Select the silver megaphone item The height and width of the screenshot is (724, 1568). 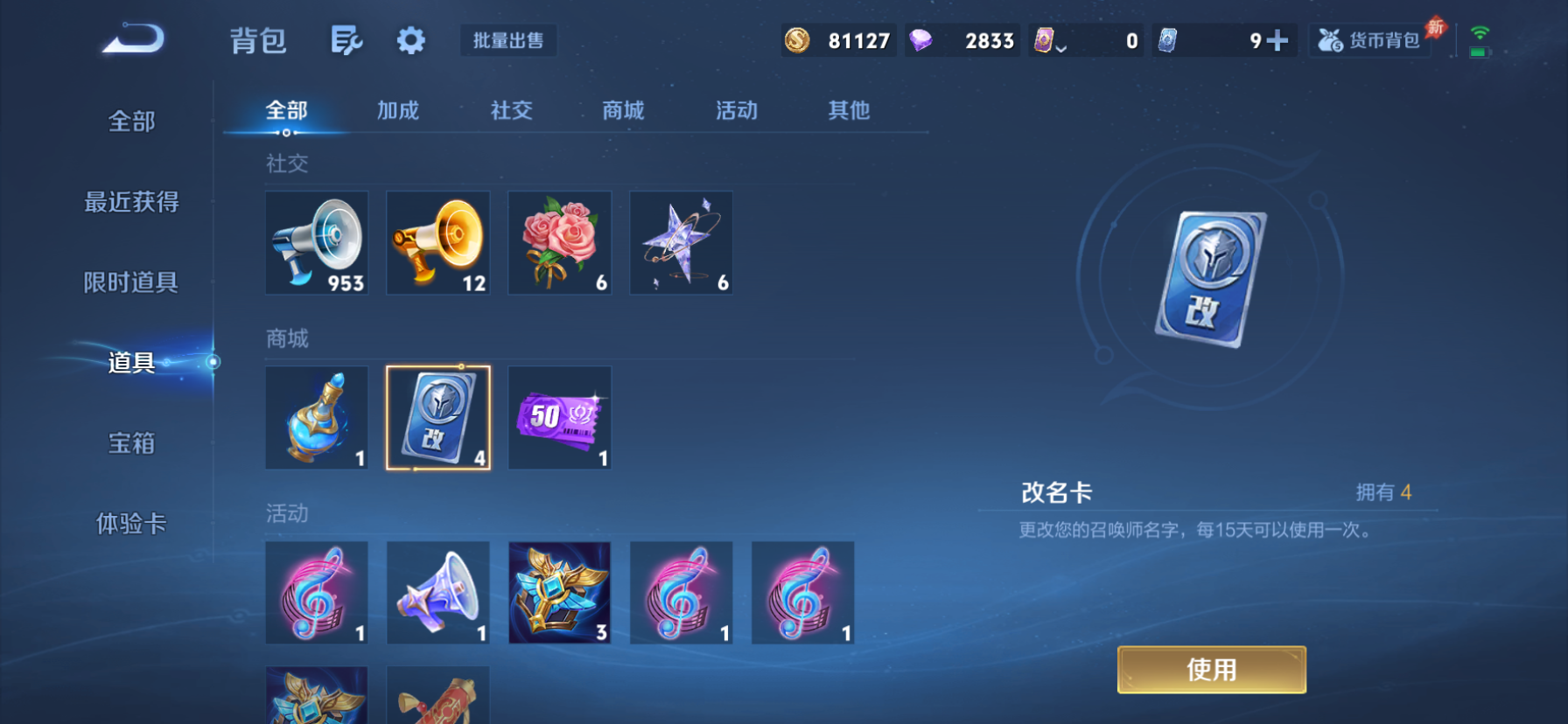316,243
